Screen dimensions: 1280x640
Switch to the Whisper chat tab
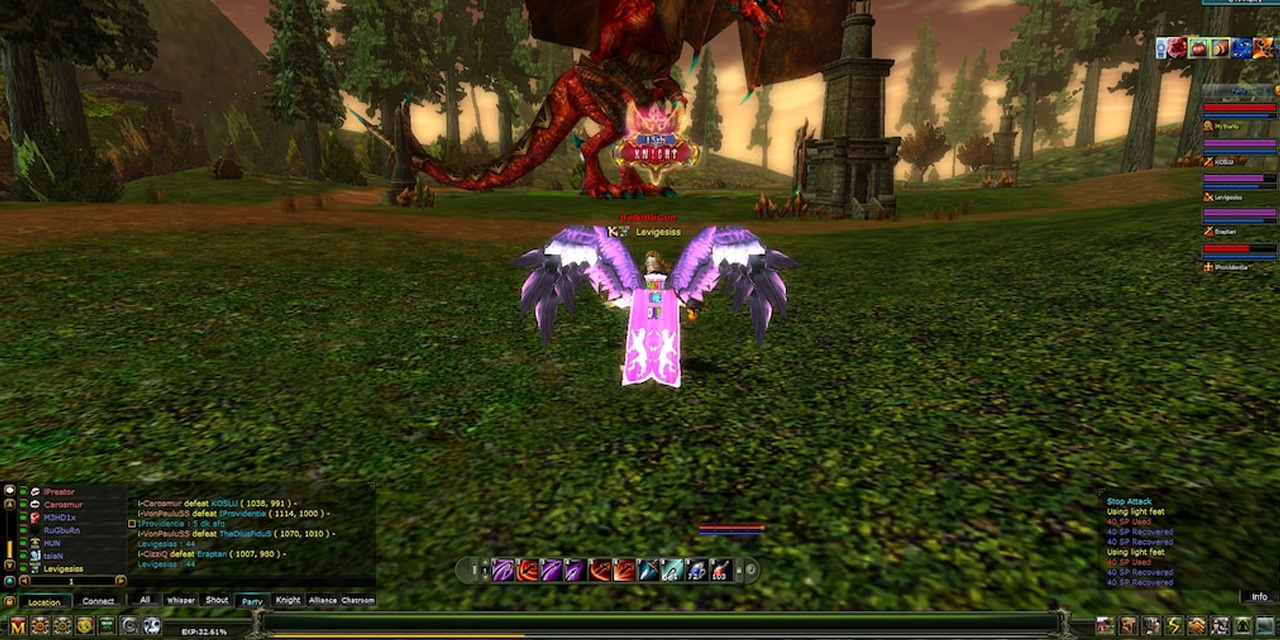click(181, 600)
